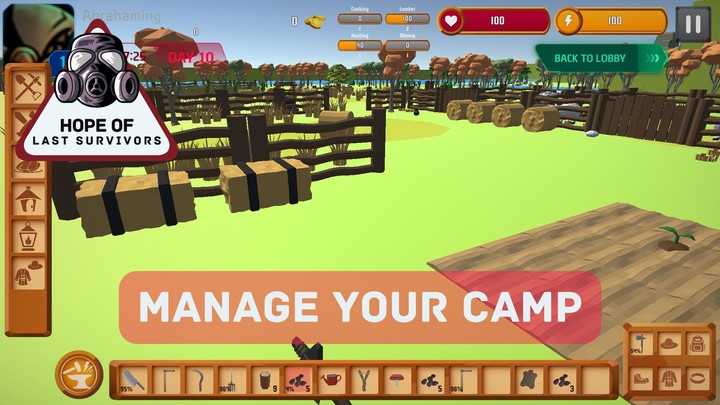Click the boot equipment slot

[x=639, y=377]
